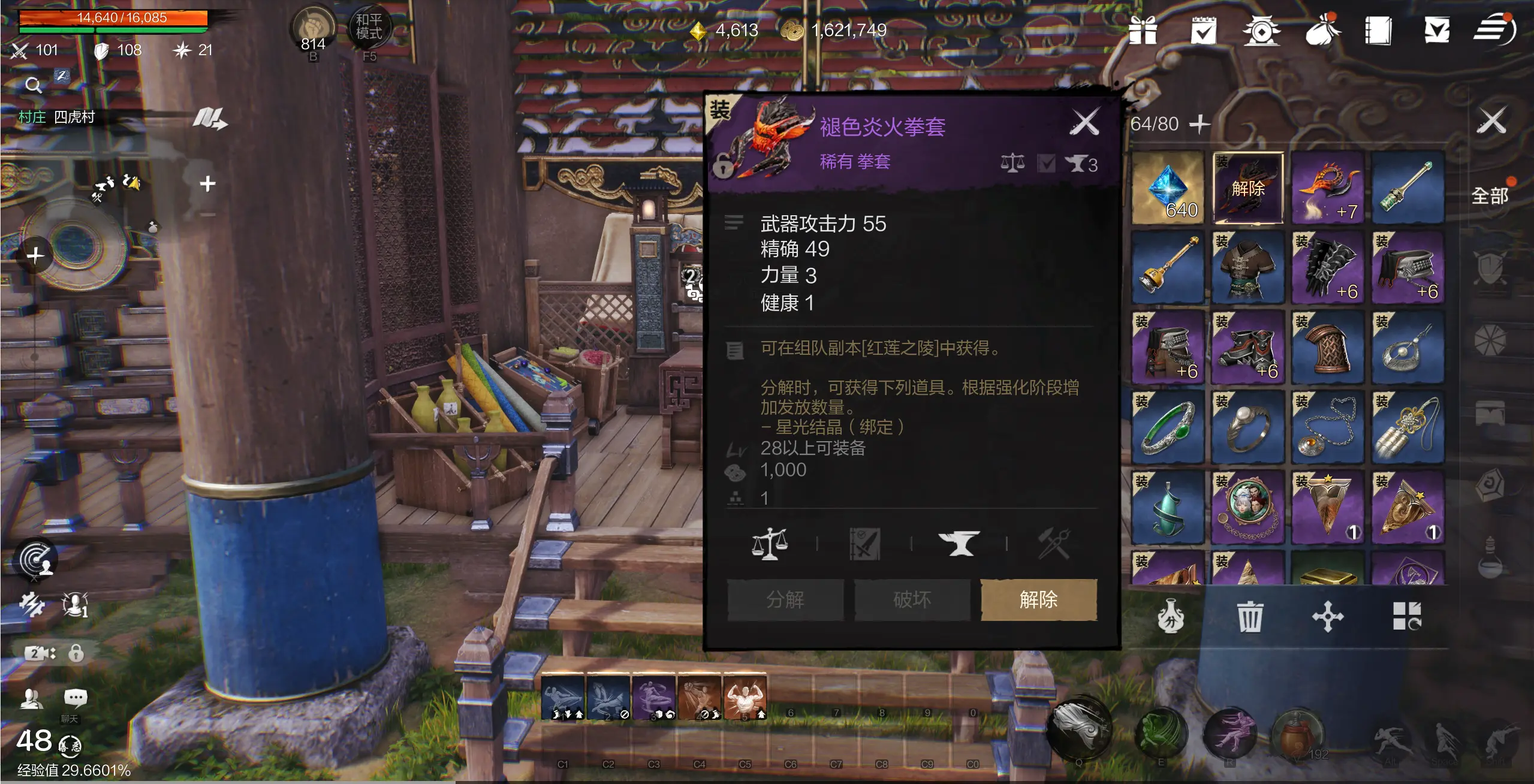Open the gift box rewards menu
The width and height of the screenshot is (1534, 784).
1143,30
